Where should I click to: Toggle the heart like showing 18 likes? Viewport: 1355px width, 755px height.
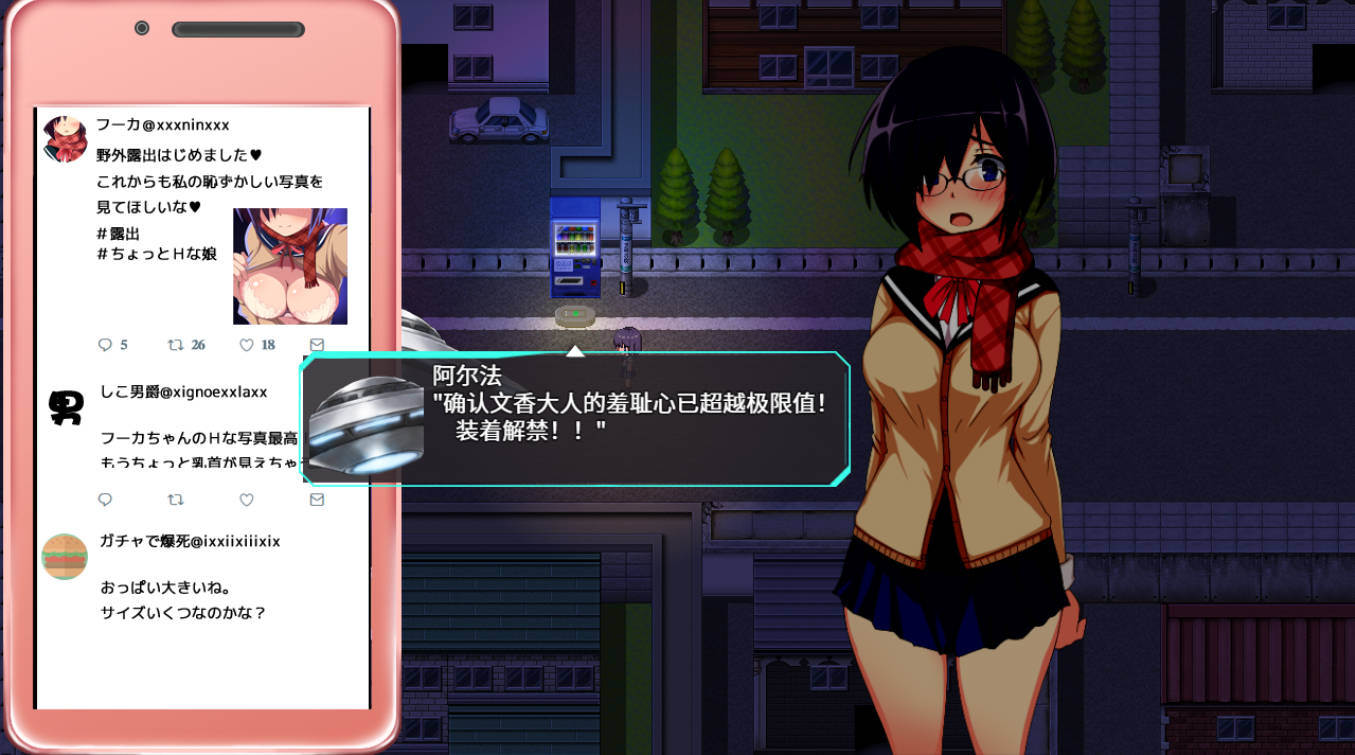point(246,345)
